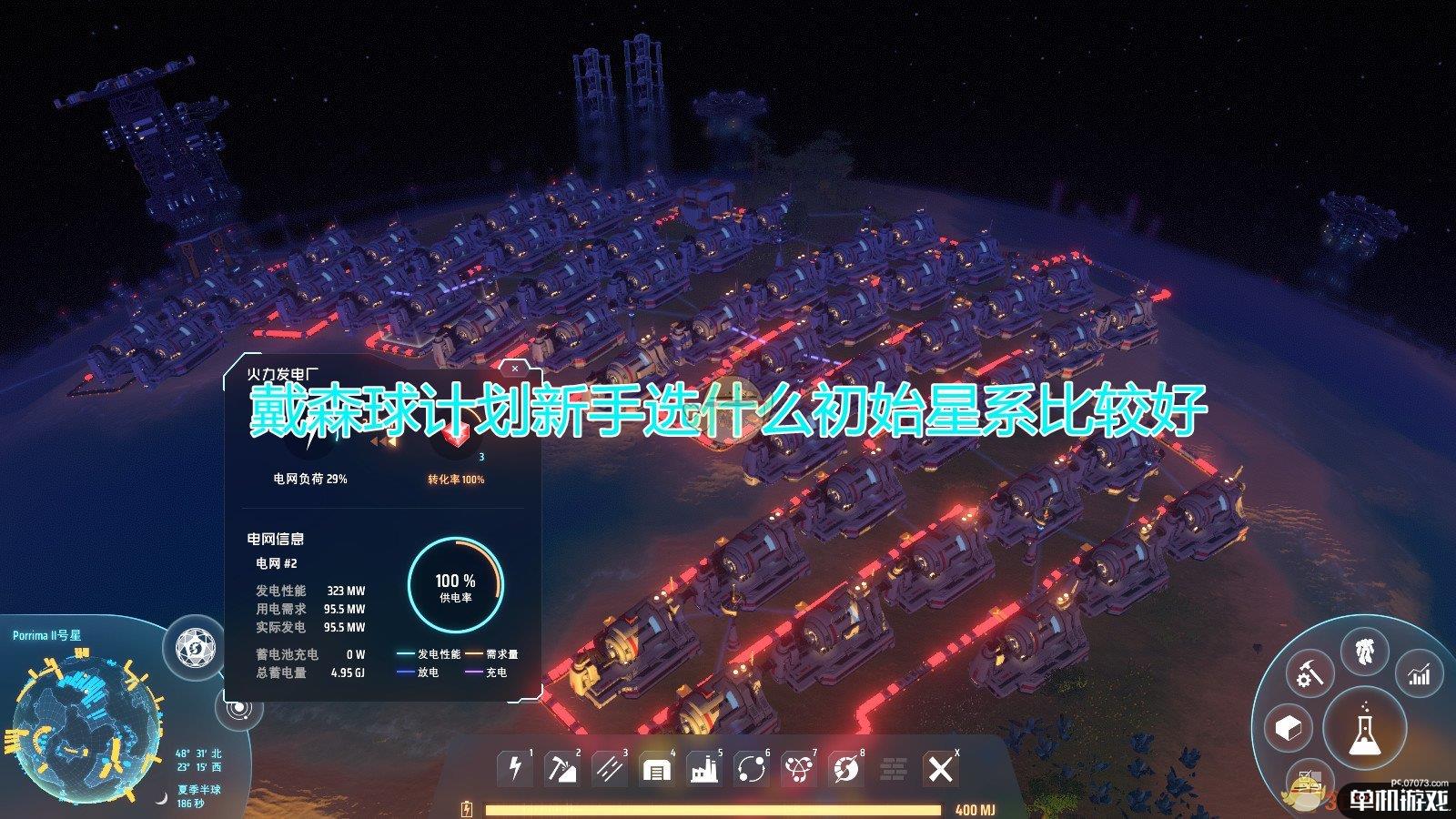Open the Dyson sphere category numbered 8
The image size is (1456, 819).
coord(846,769)
